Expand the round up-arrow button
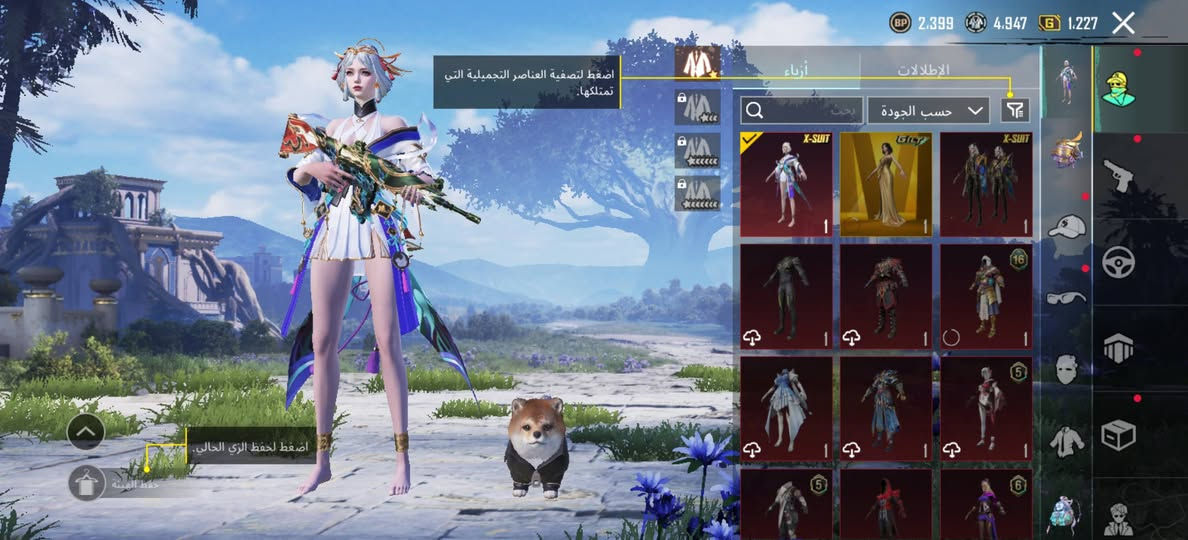This screenshot has width=1188, height=540. point(86,432)
